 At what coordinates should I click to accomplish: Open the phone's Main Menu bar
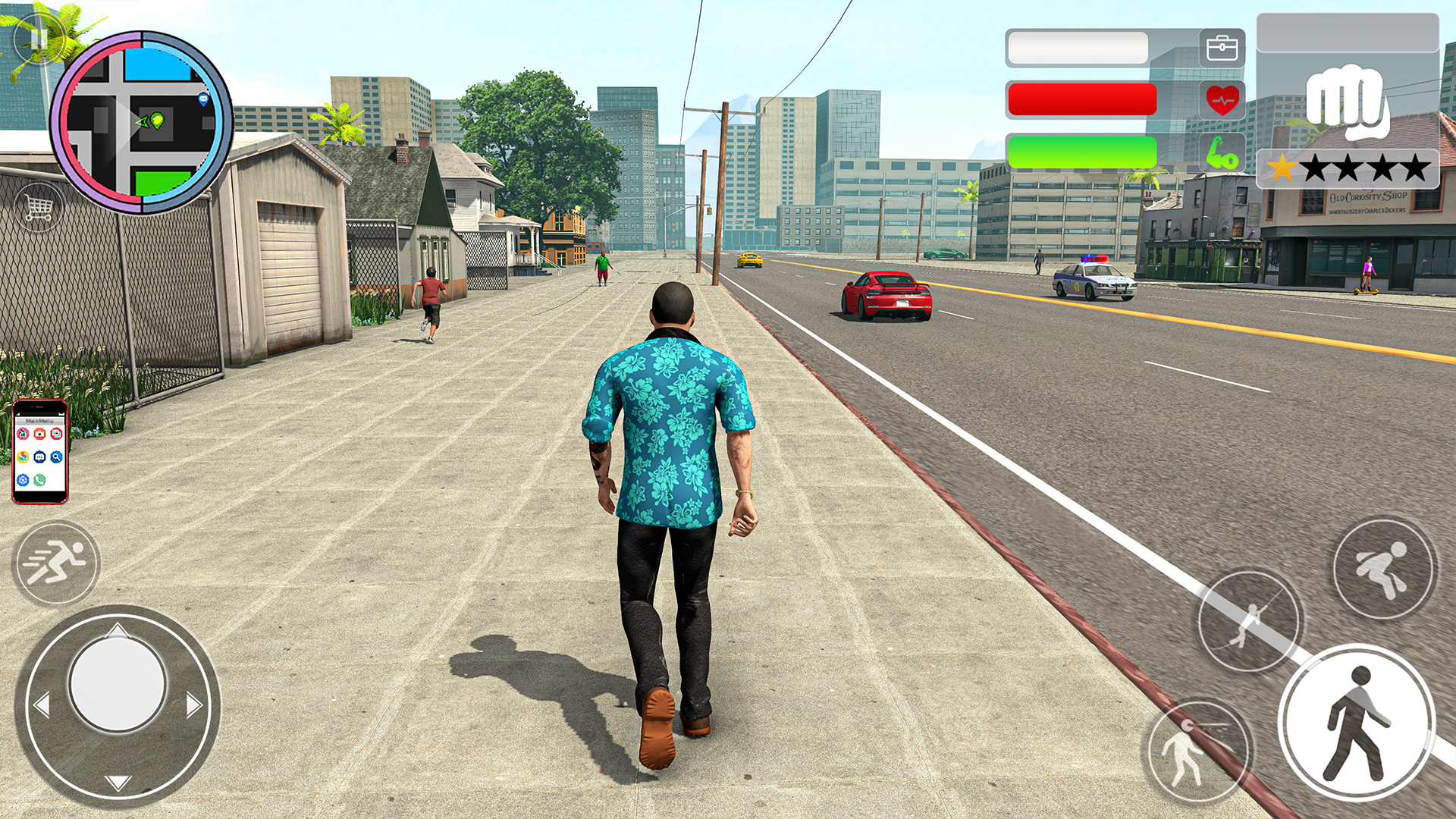[39, 420]
